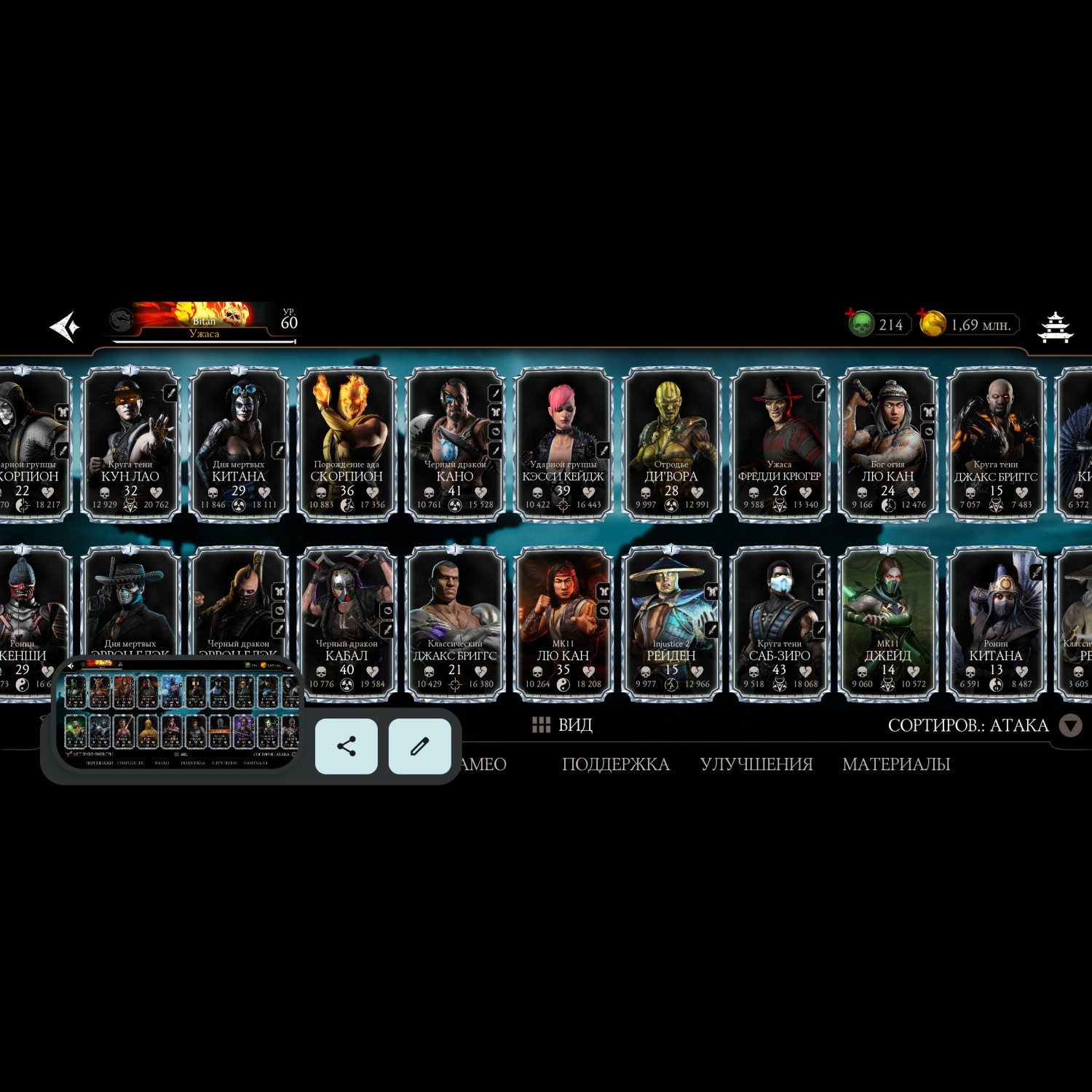Pick the Fire God Liu Kang card
1092x1092 pixels.
[887, 444]
